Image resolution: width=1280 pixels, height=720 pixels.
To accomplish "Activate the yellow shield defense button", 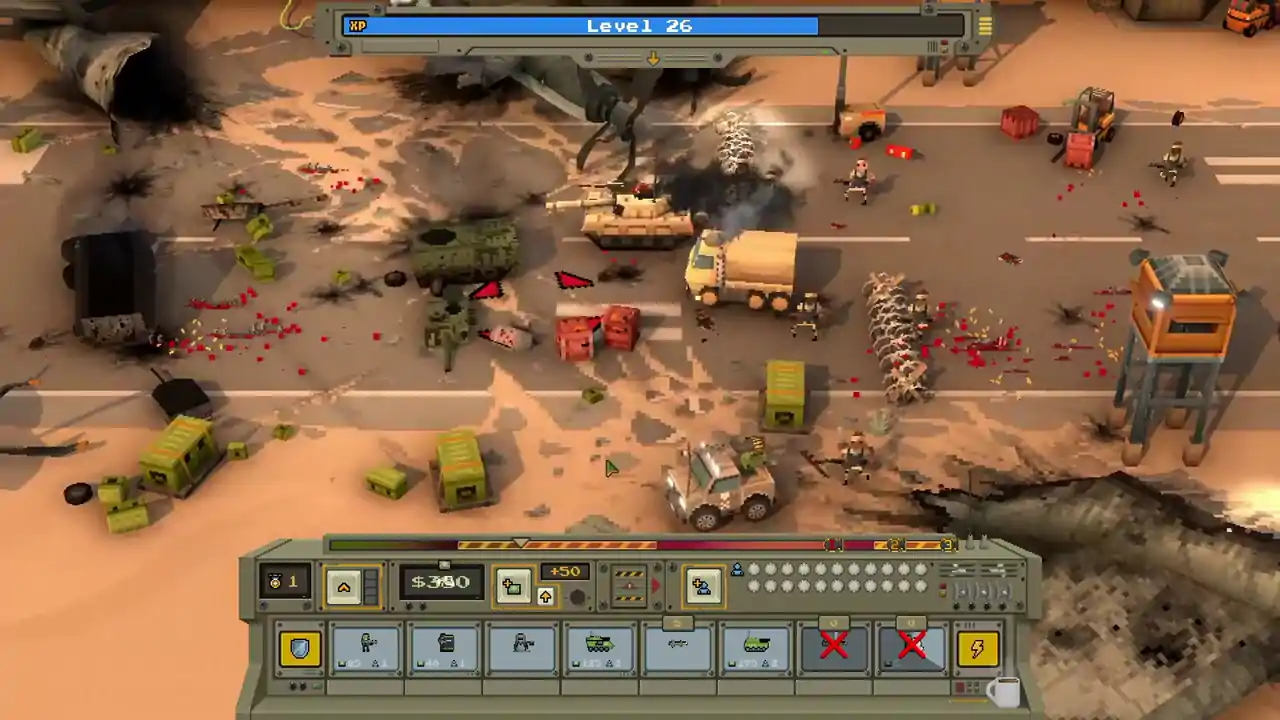I will coord(299,648).
